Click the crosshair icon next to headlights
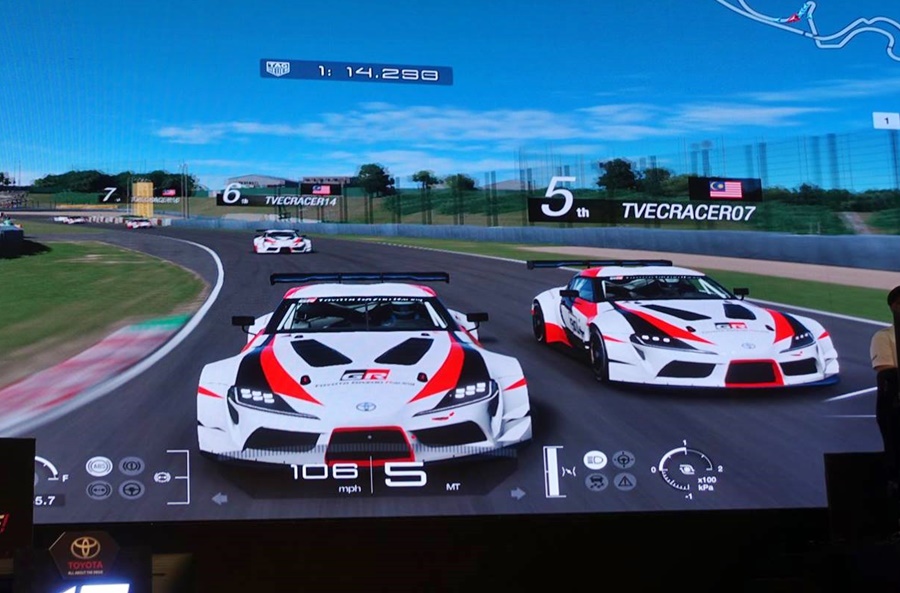This screenshot has width=900, height=593. (624, 459)
